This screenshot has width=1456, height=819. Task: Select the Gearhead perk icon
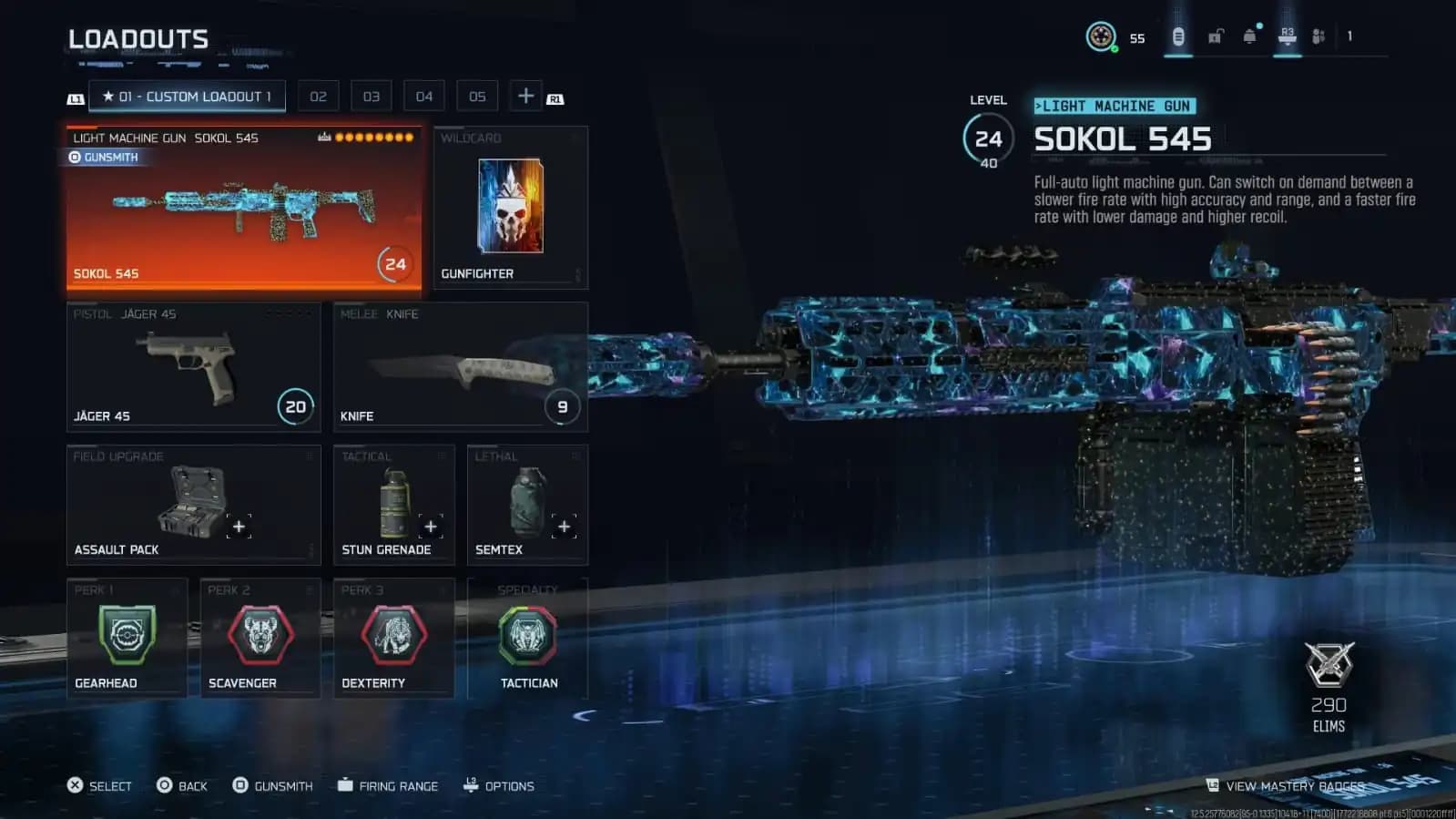pos(127,636)
